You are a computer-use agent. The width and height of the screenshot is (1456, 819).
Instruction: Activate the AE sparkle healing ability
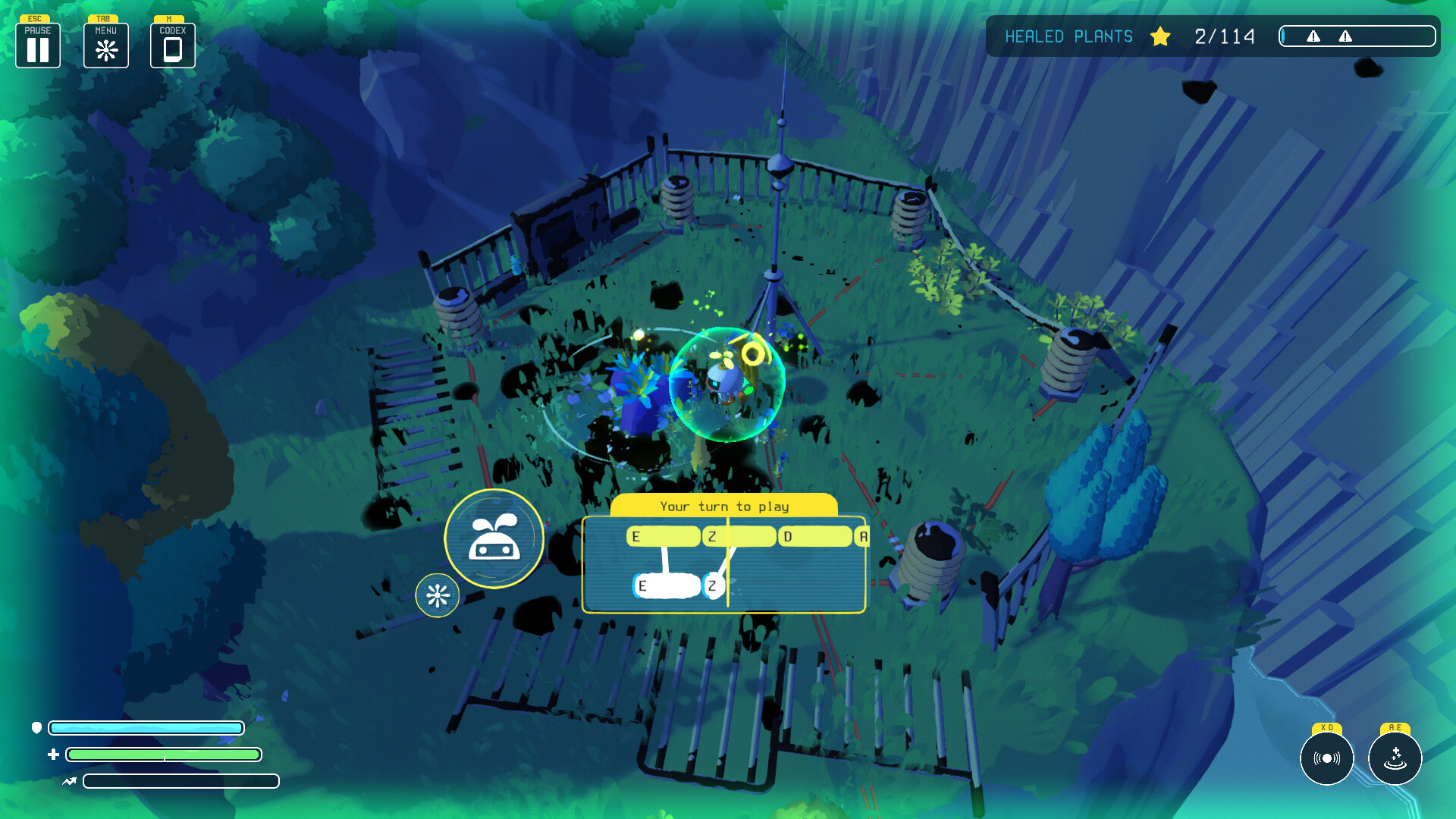point(1396,760)
